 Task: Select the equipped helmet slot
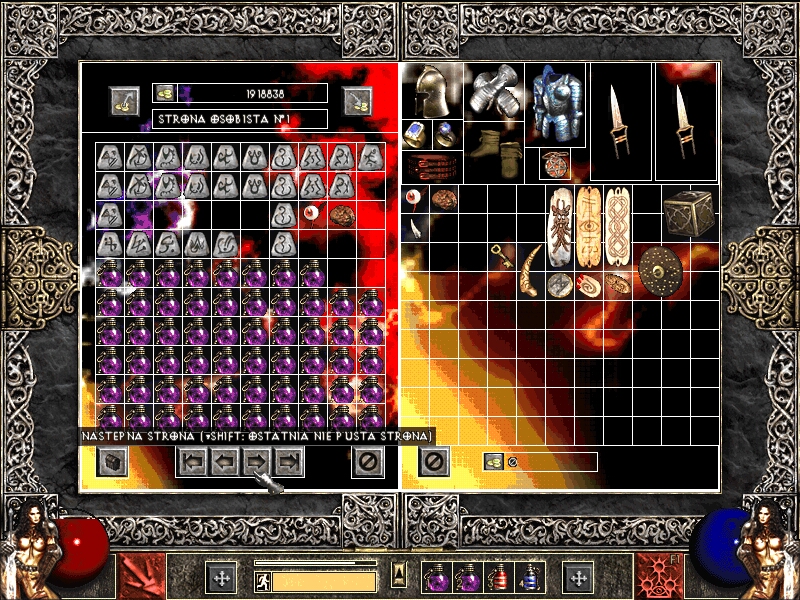tap(432, 92)
